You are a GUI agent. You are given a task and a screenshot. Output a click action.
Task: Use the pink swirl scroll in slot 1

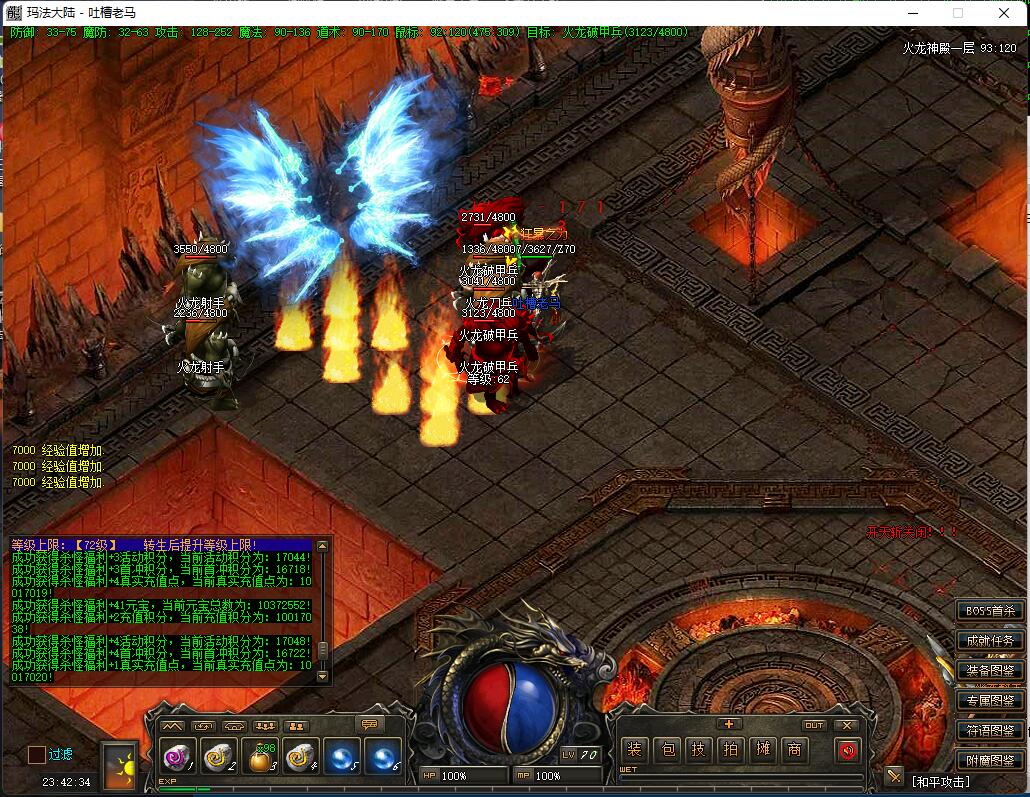(175, 758)
